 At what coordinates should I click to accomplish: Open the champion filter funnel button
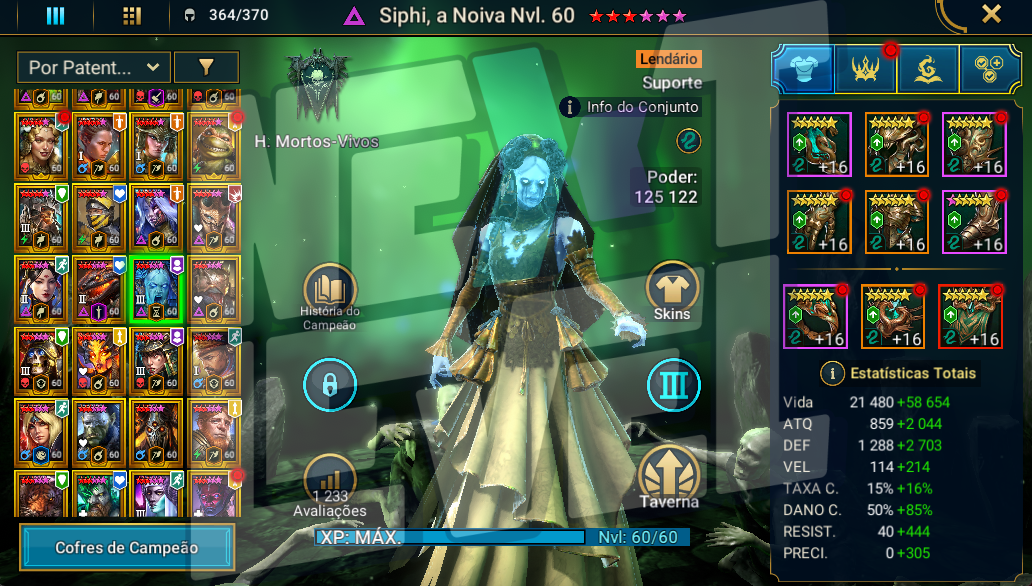coord(206,68)
